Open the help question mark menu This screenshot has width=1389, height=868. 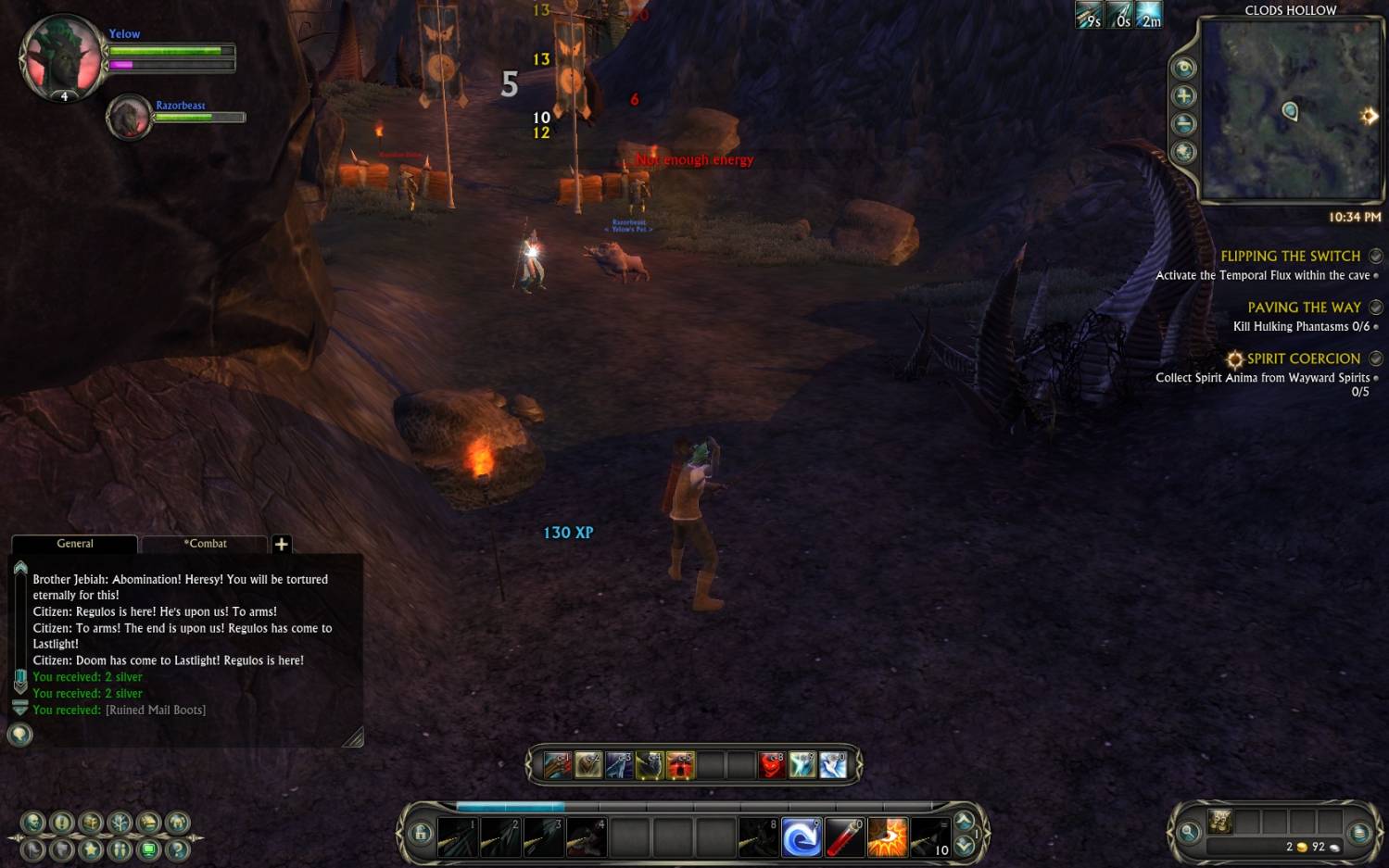[177, 849]
